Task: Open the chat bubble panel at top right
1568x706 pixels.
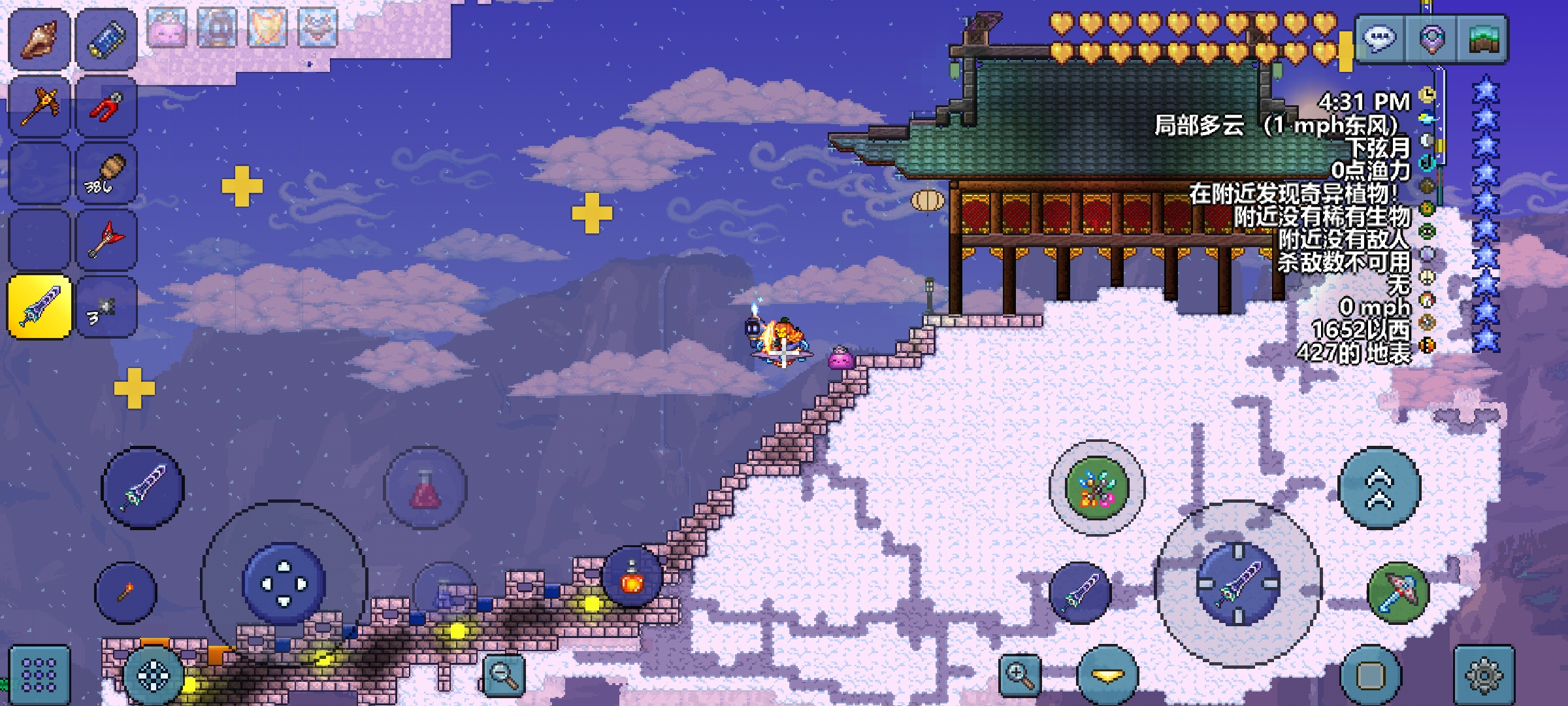Action: pos(1380,37)
